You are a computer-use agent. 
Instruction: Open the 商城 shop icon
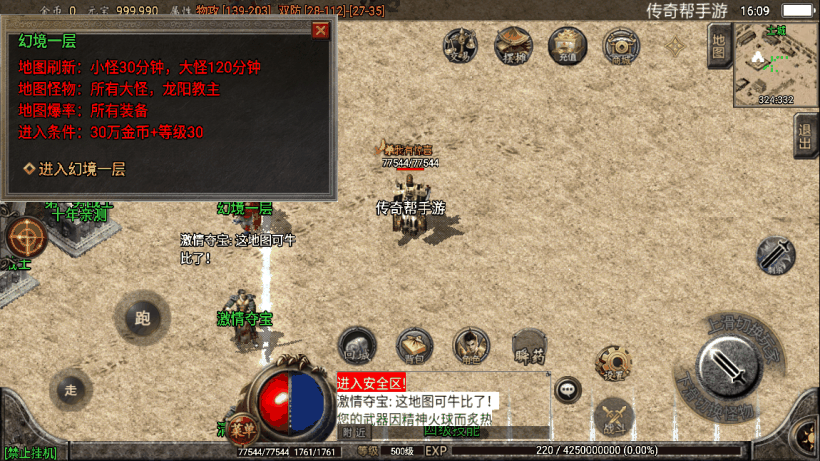621,45
